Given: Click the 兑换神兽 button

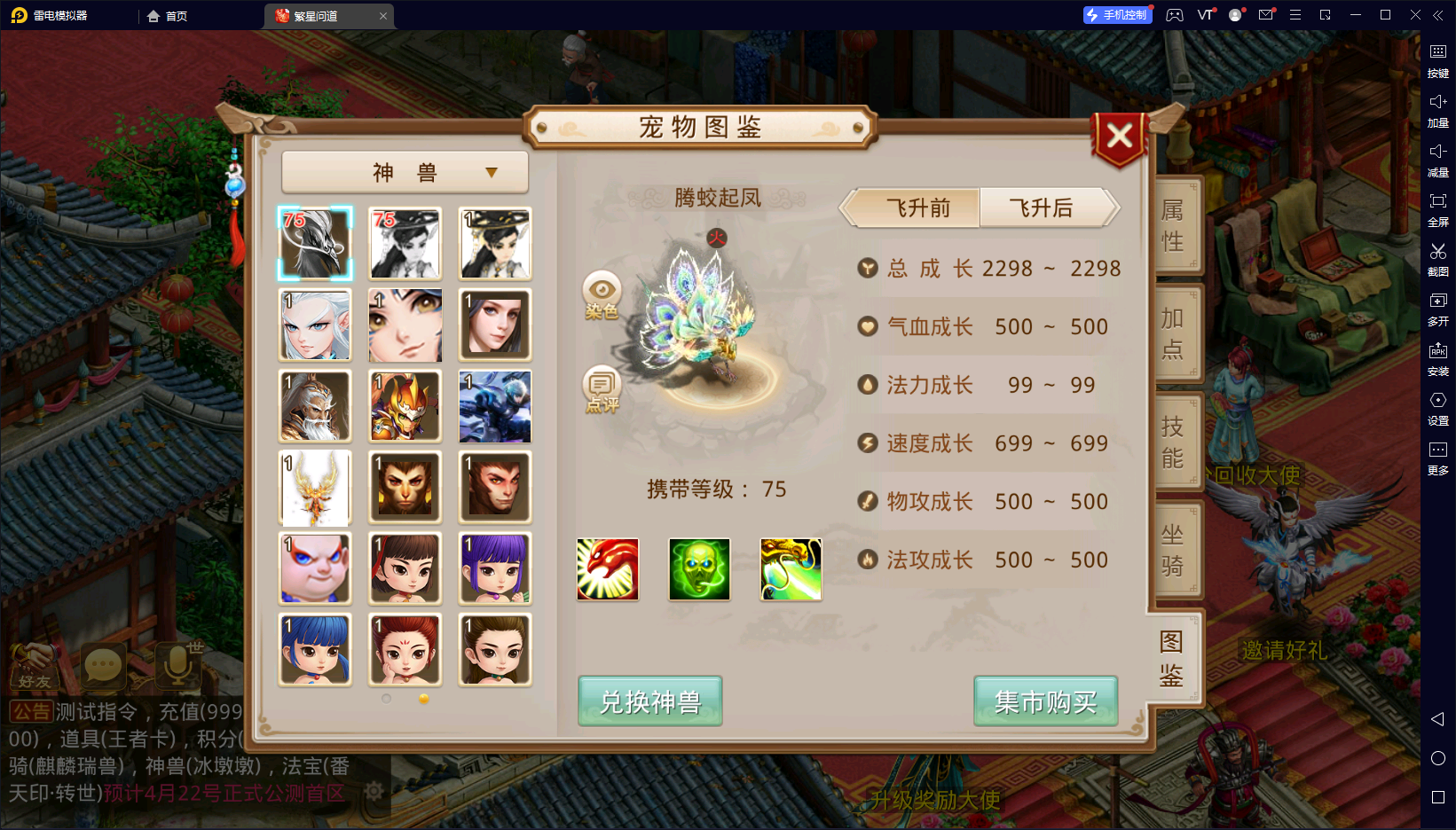Looking at the screenshot, I should (649, 701).
